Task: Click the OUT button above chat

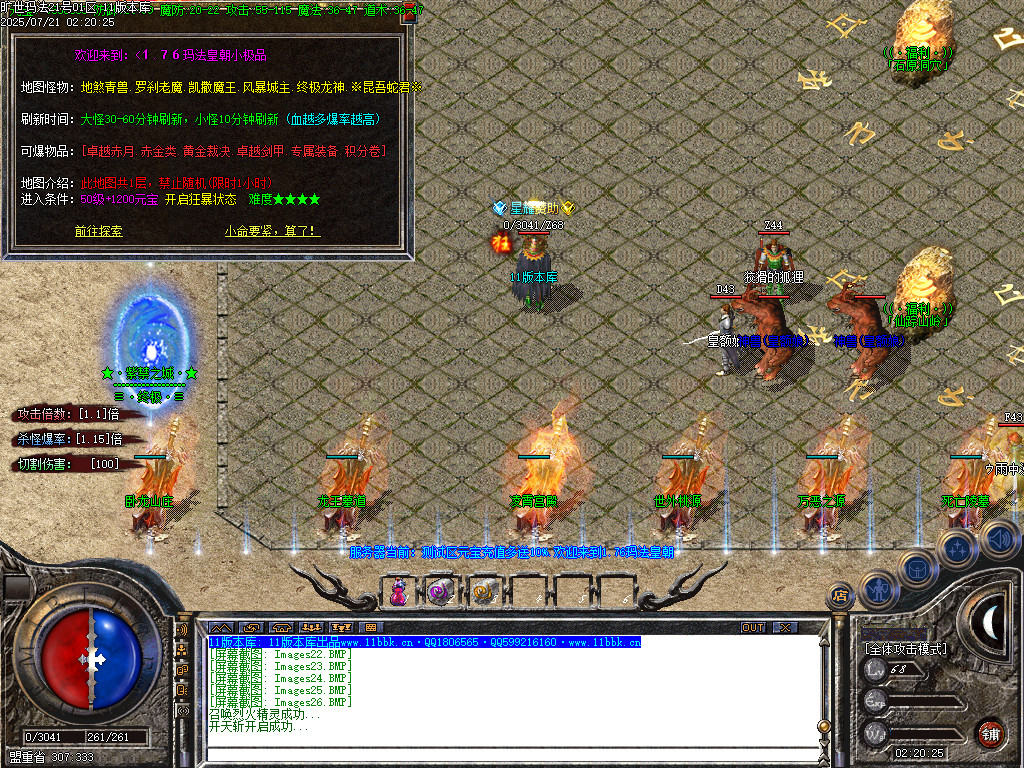Action: (752, 628)
